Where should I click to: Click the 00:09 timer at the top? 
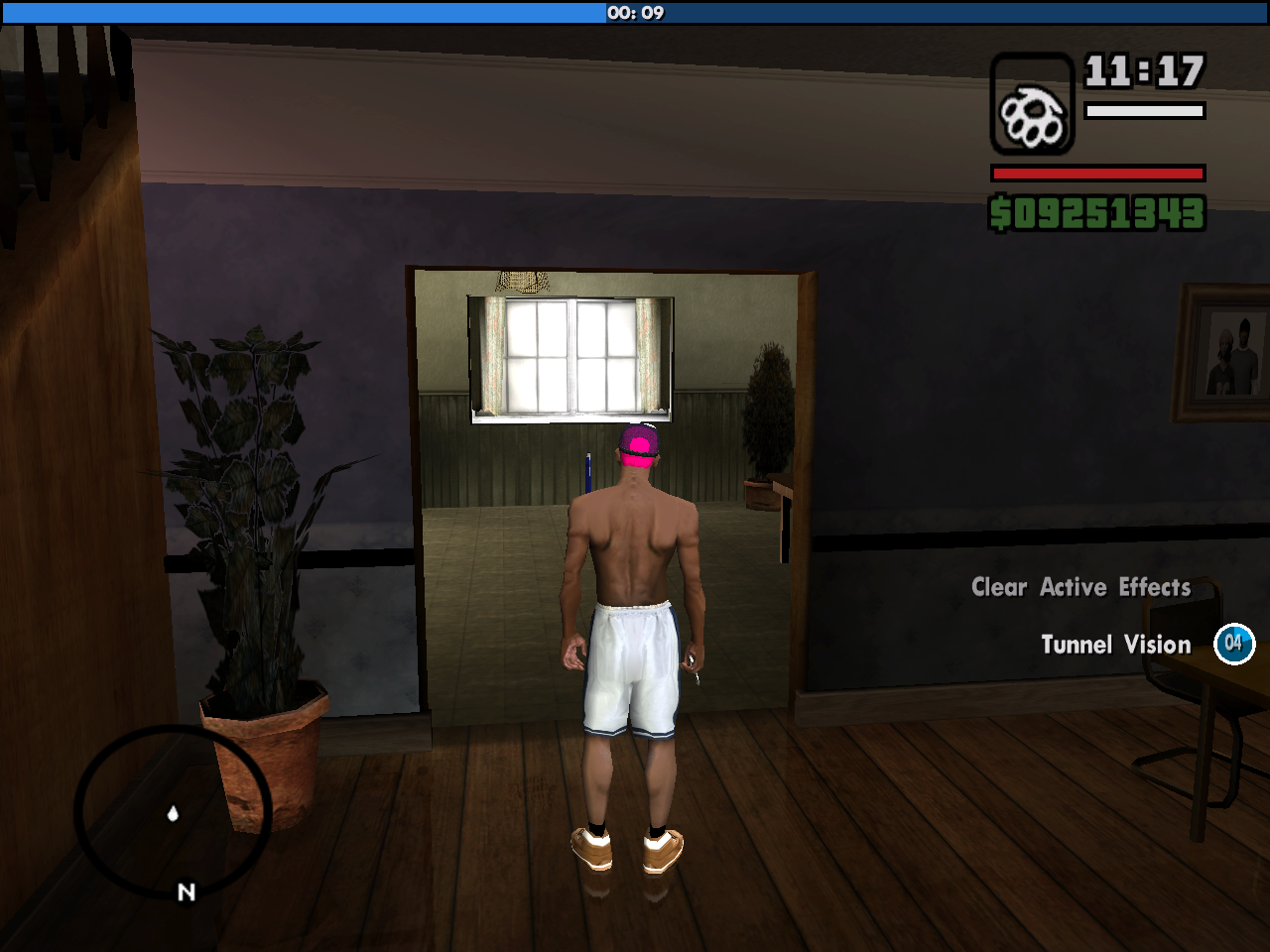tap(635, 14)
